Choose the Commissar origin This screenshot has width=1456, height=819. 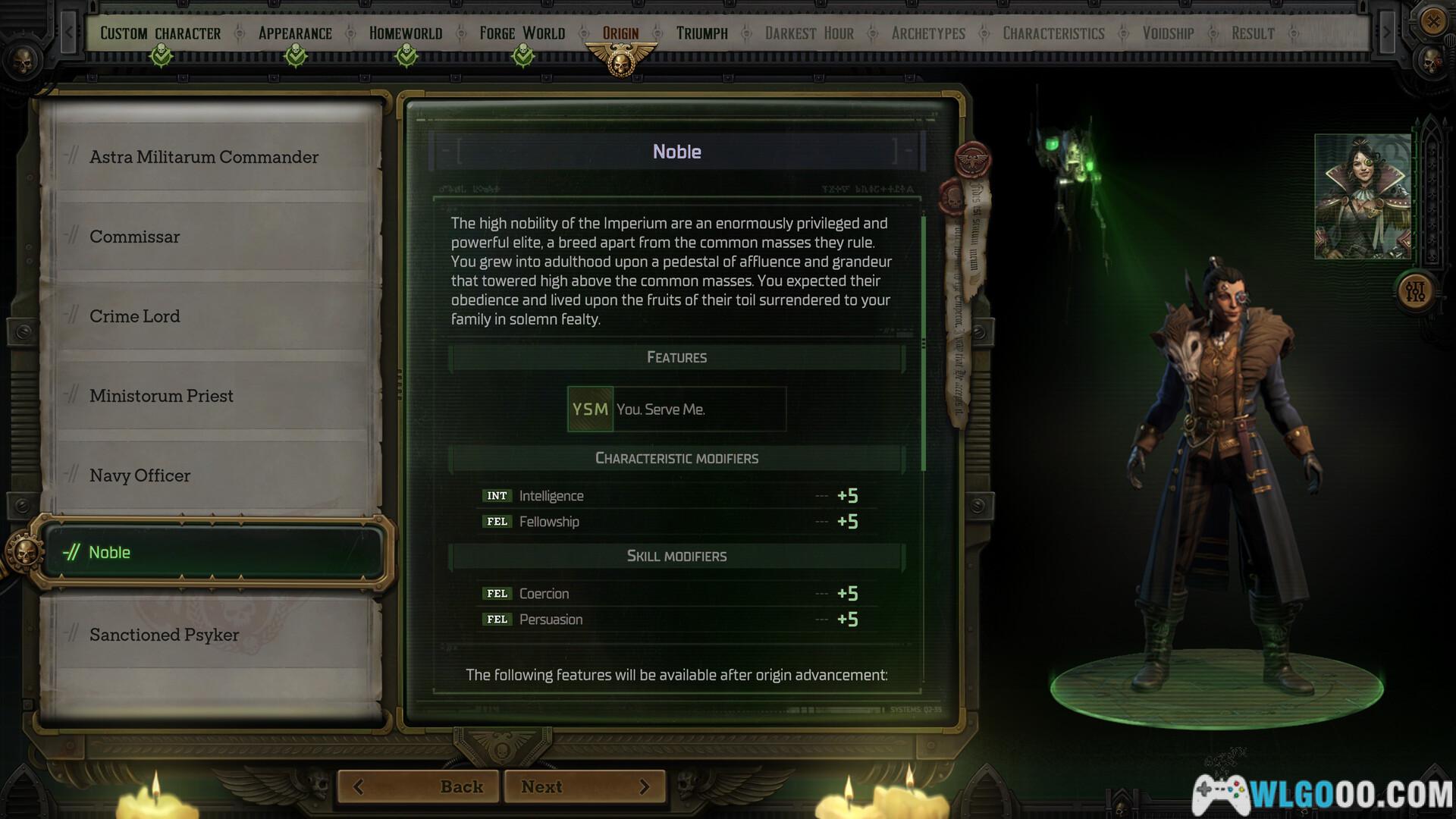[x=135, y=237]
